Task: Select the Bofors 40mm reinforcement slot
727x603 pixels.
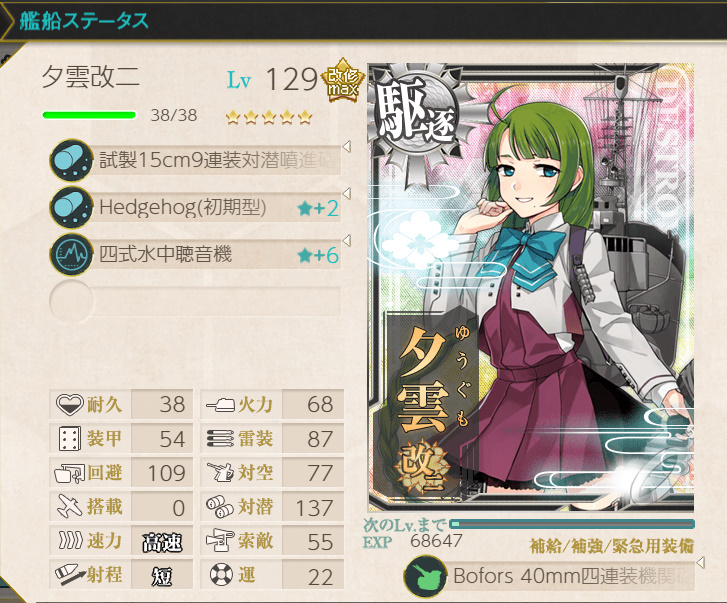Action: tap(560, 578)
